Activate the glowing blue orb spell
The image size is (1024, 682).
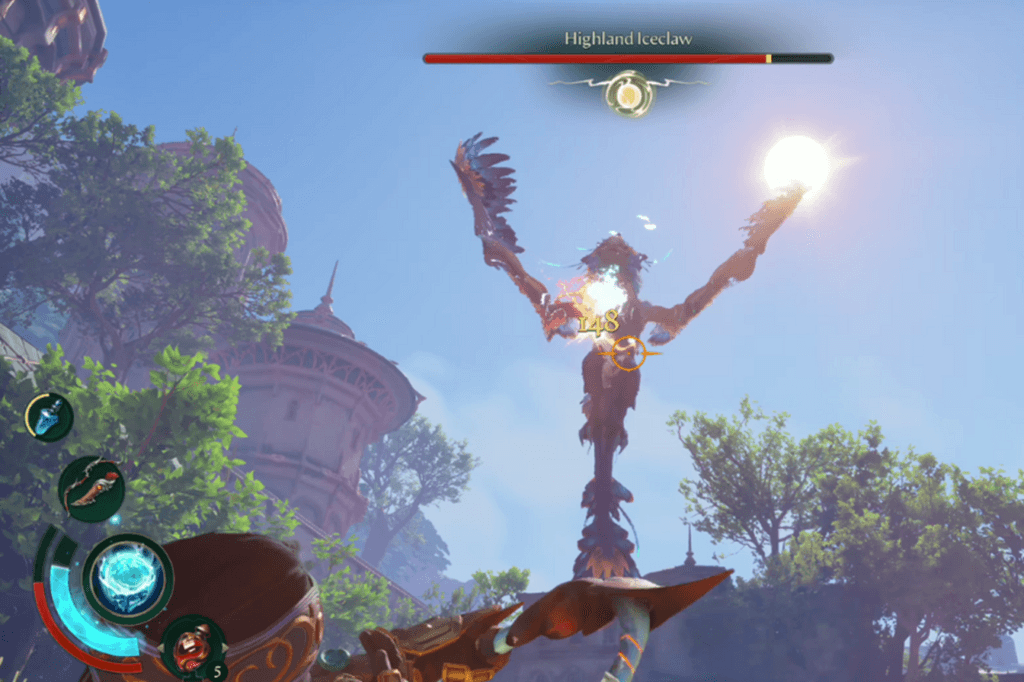(x=127, y=579)
